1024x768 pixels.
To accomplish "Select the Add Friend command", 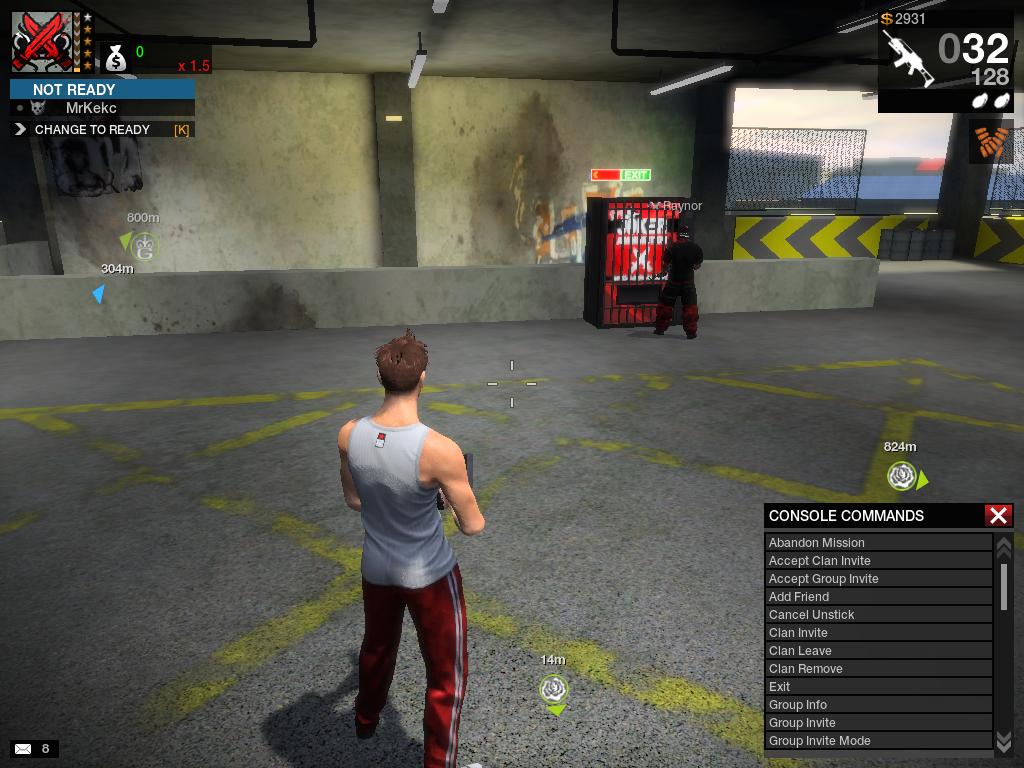I will point(878,597).
